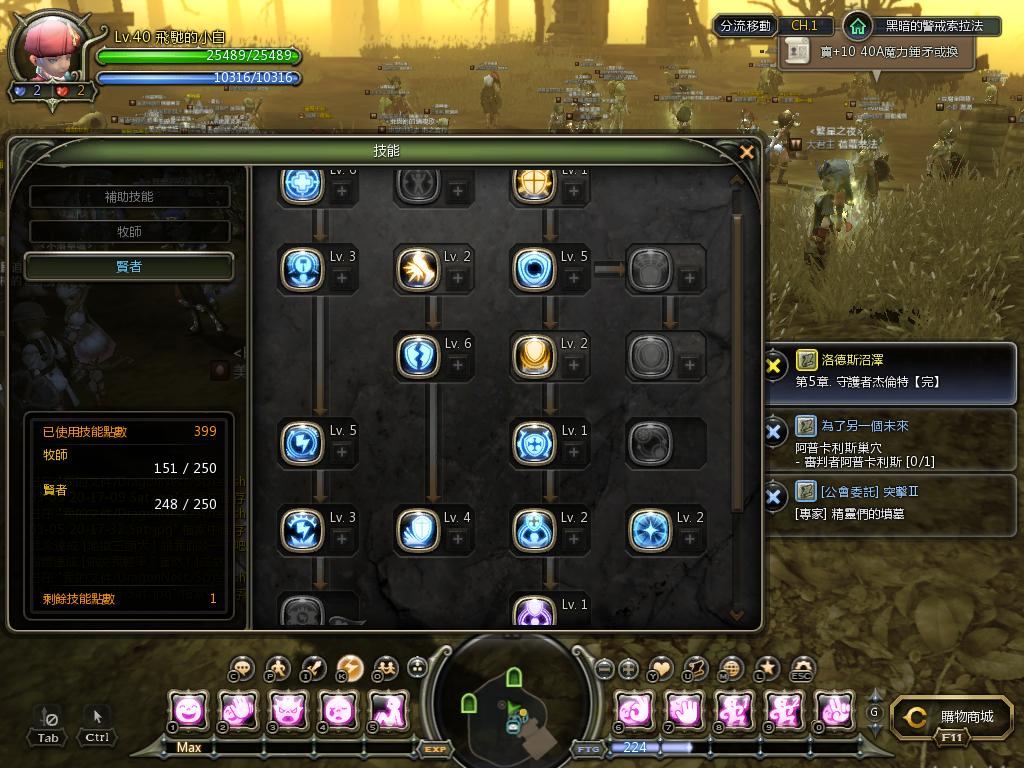Select the 賢者 skill tab

[x=129, y=266]
